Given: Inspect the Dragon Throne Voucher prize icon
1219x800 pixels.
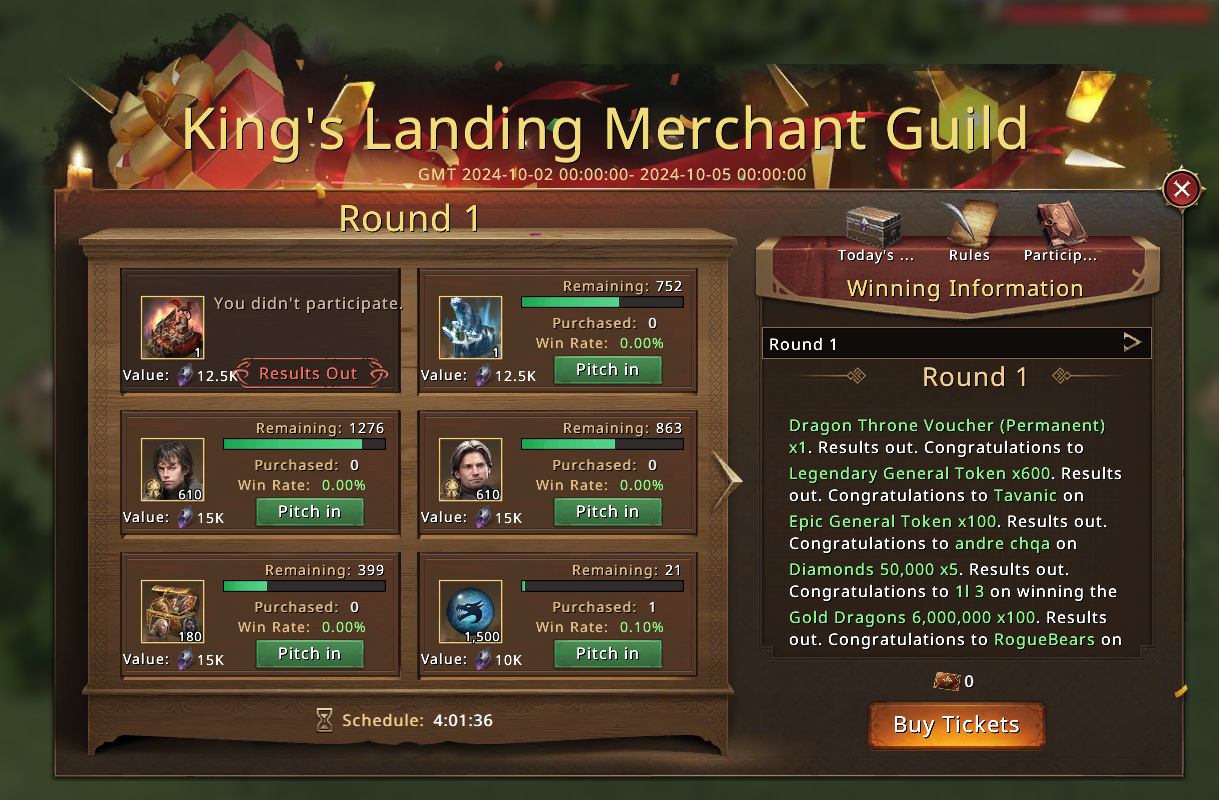Looking at the screenshot, I should (172, 328).
